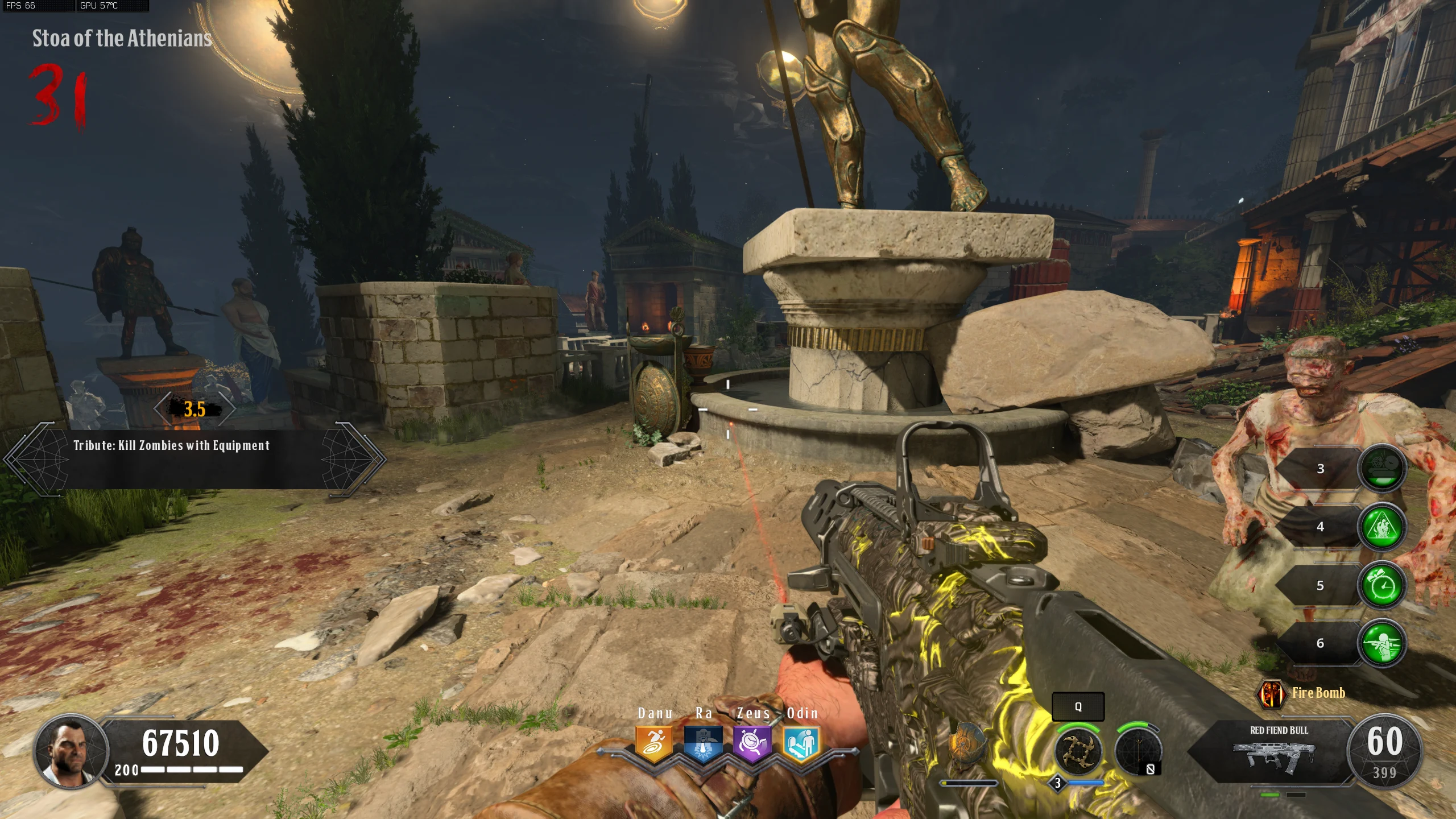Click the player character portrait
The width and height of the screenshot is (1456, 819).
pos(71,752)
